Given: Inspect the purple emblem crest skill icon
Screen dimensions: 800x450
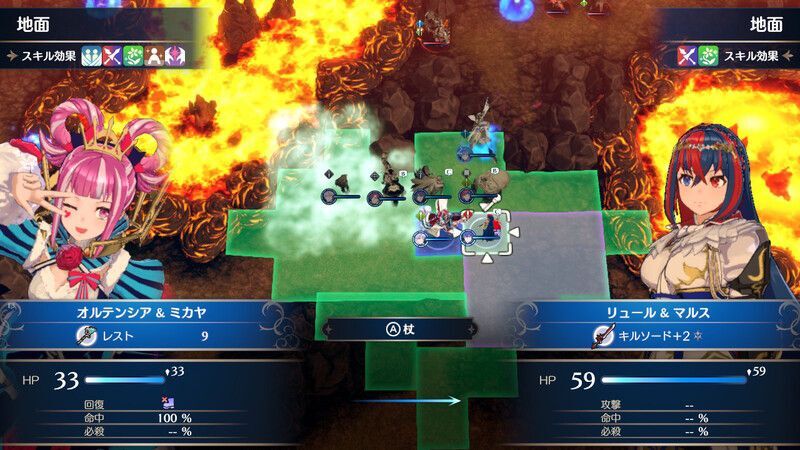Looking at the screenshot, I should [x=175, y=56].
